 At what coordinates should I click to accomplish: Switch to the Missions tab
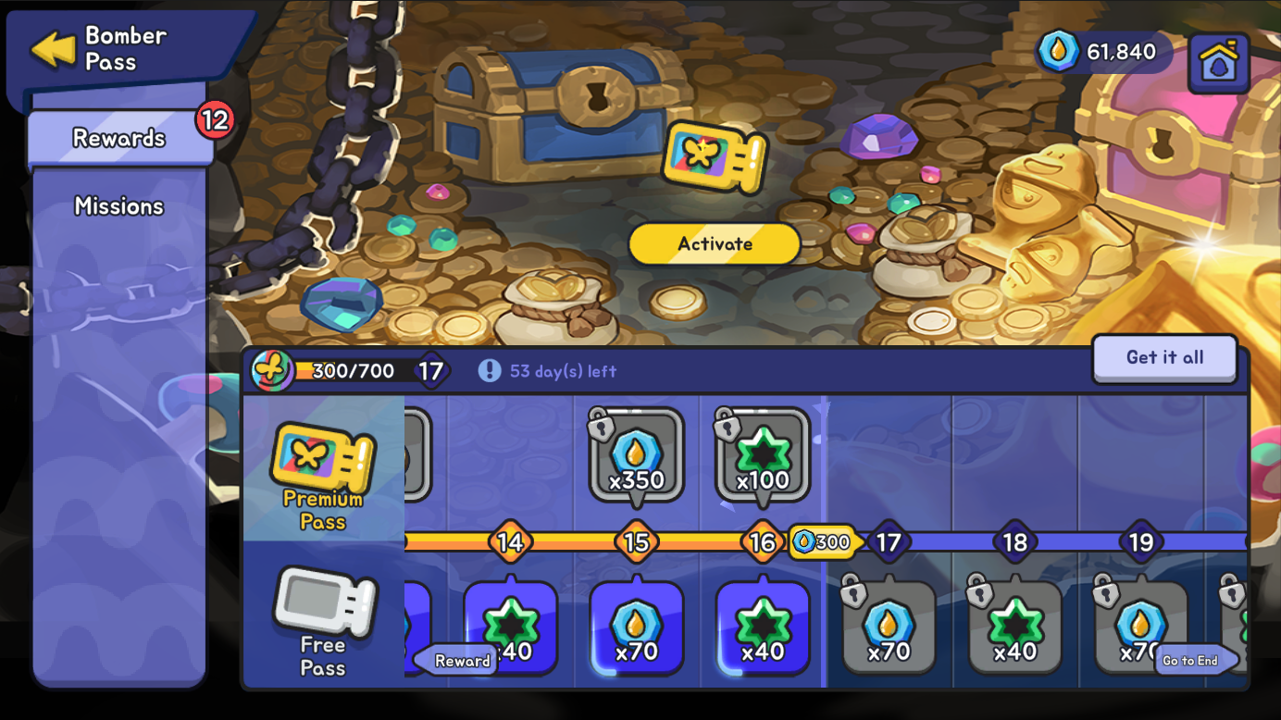pyautogui.click(x=119, y=206)
